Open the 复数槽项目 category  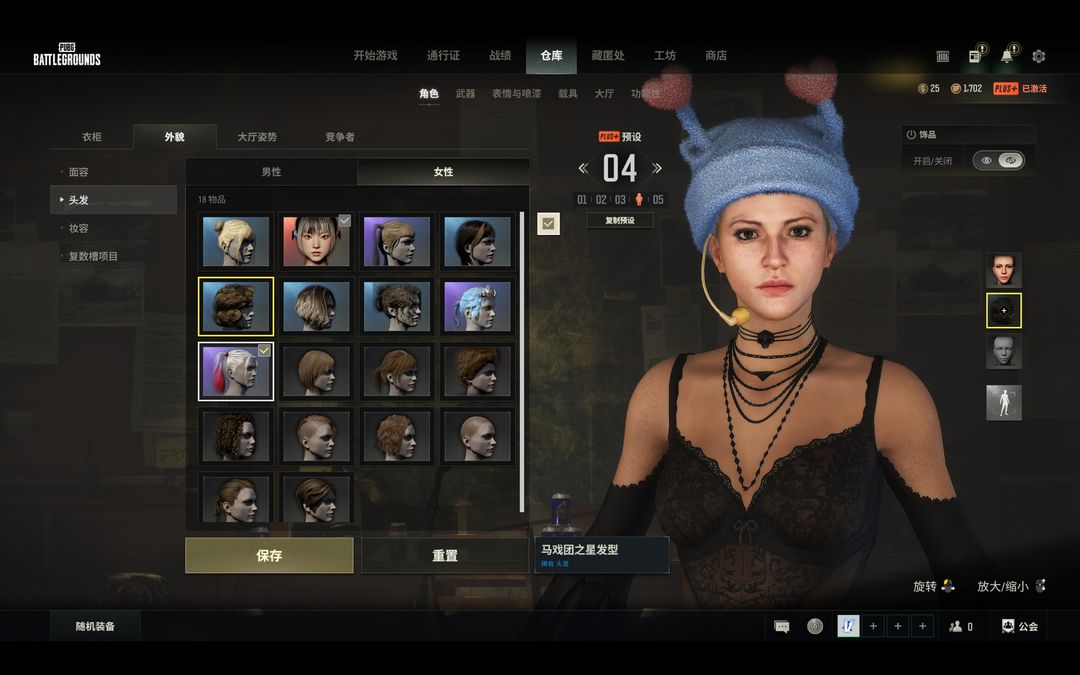coord(93,256)
